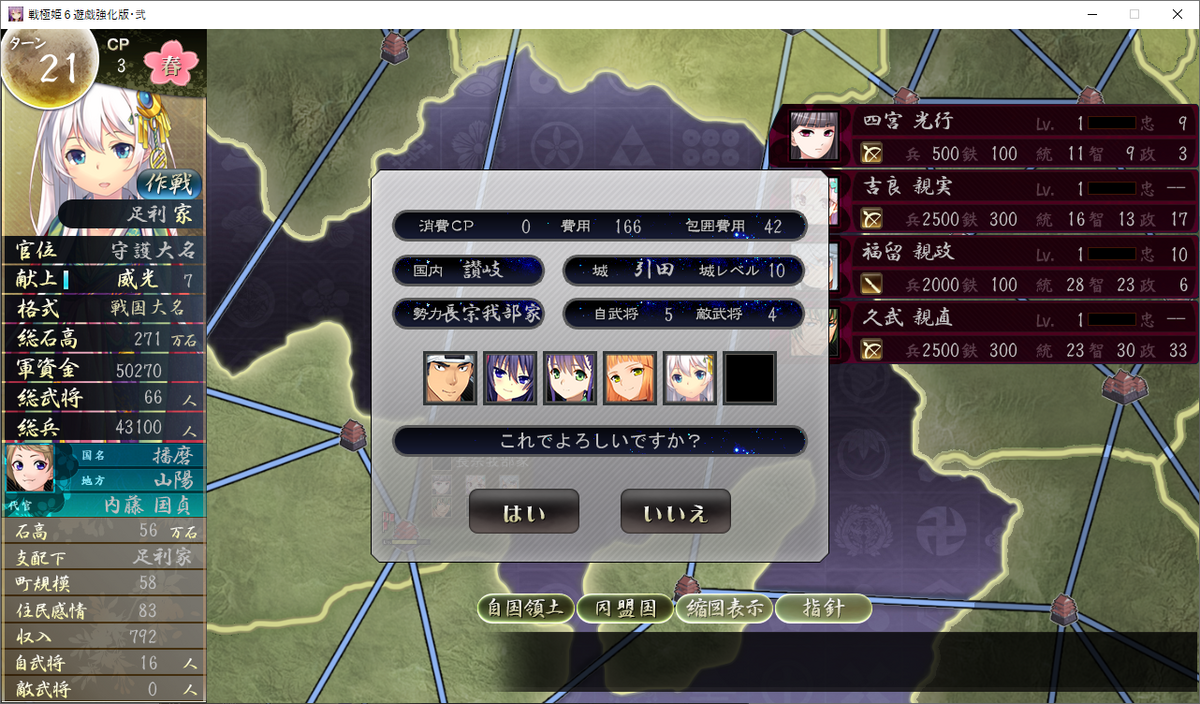Show the 同盟国 allied territories
Image resolution: width=1200 pixels, height=704 pixels.
pos(625,608)
